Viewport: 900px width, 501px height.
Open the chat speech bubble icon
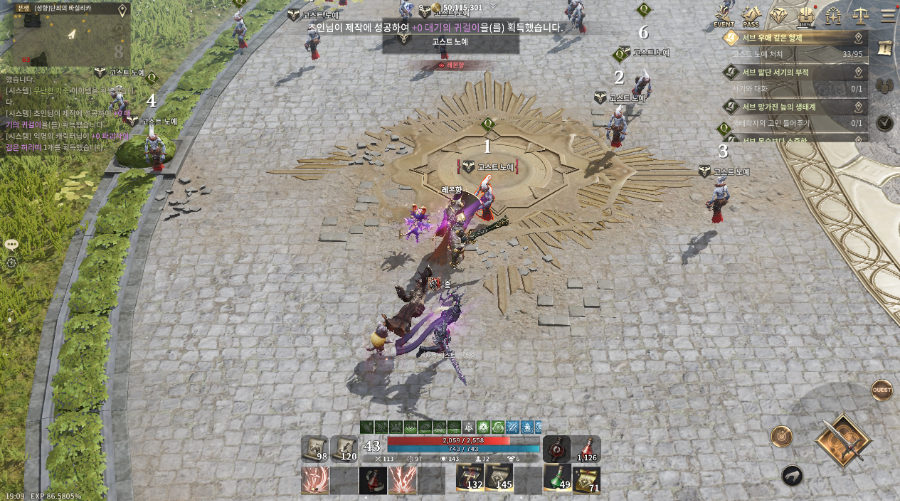pos(12,243)
